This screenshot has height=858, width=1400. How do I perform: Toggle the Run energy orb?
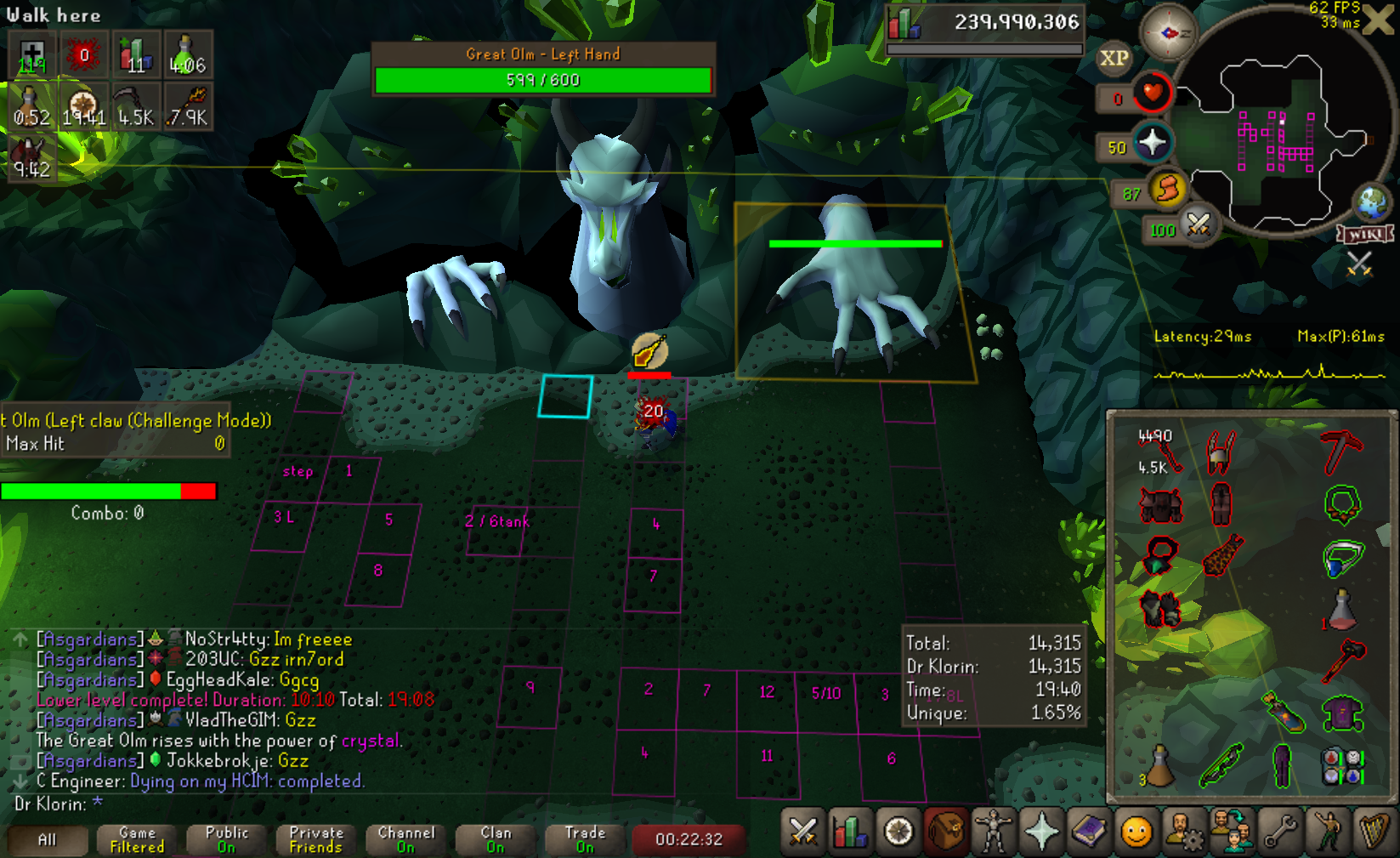pos(1169,189)
